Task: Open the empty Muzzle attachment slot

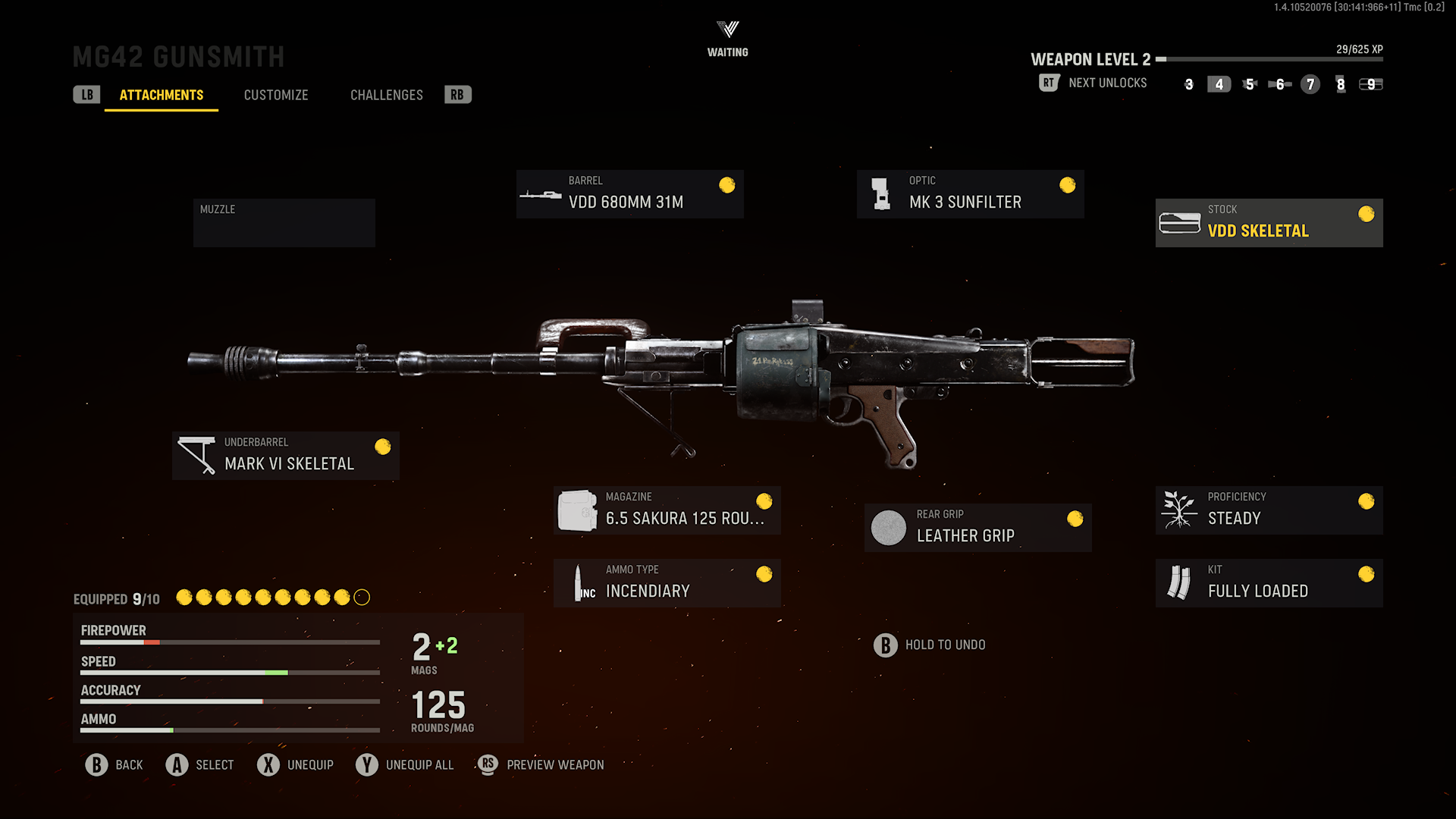Action: 284,222
